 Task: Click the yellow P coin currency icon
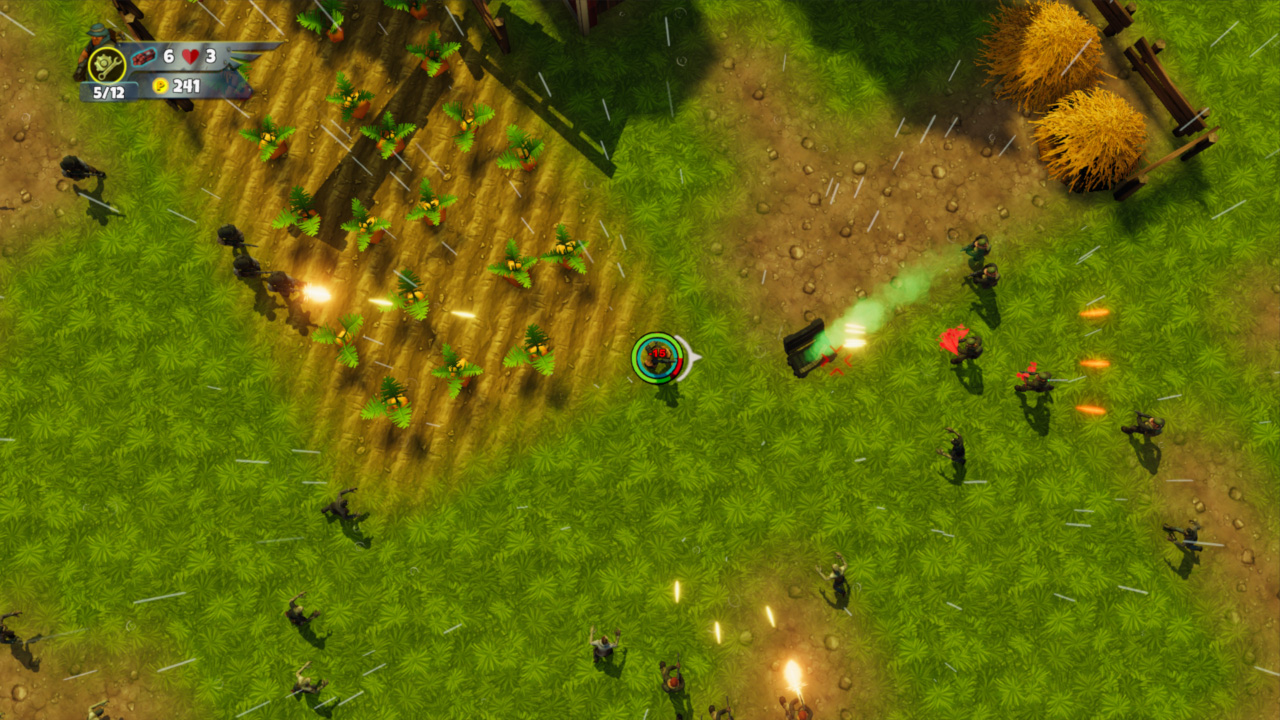click(160, 86)
